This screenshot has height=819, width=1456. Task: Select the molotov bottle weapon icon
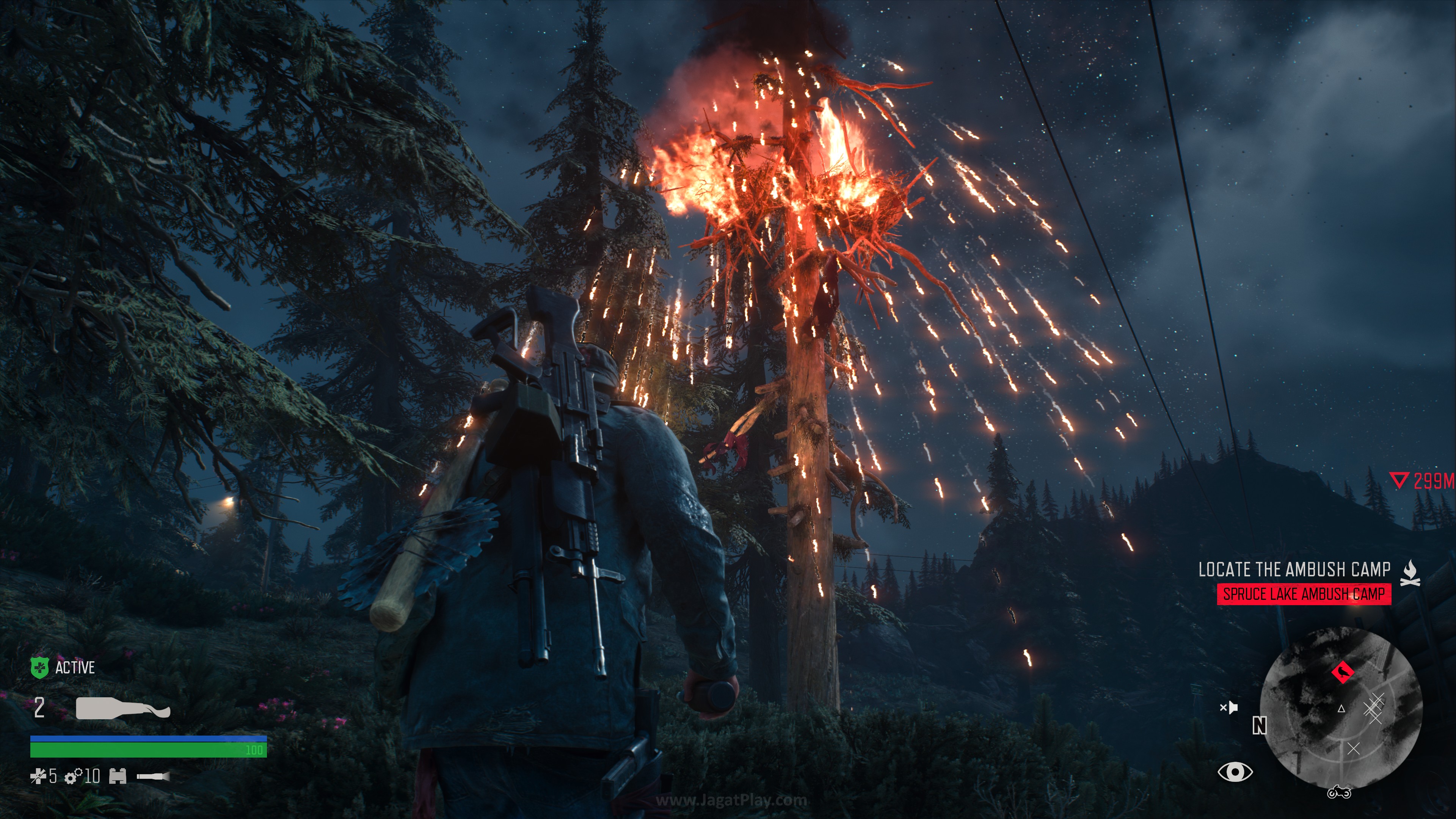(122, 708)
